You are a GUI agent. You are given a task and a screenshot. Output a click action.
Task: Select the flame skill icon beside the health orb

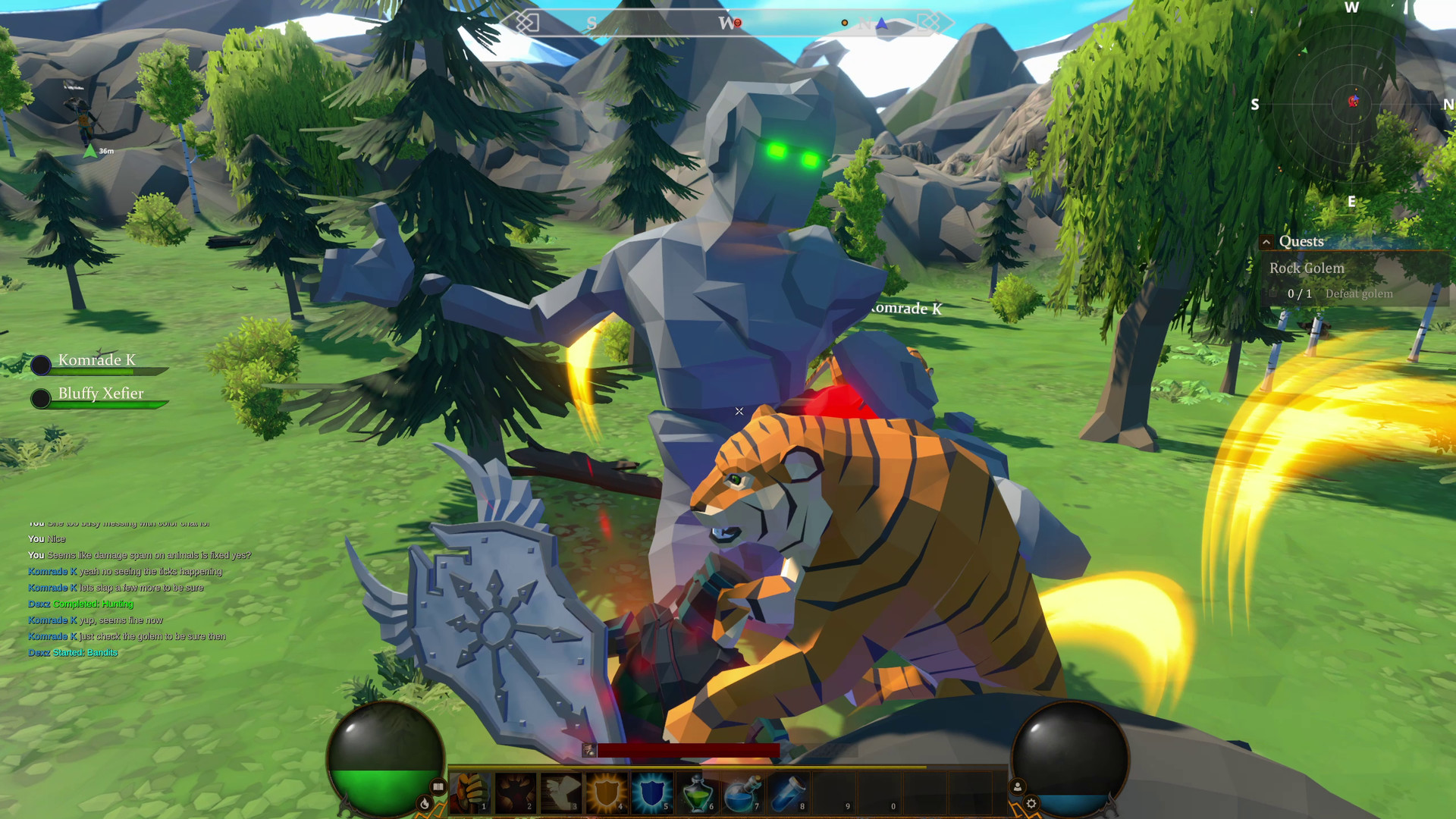coord(425,805)
